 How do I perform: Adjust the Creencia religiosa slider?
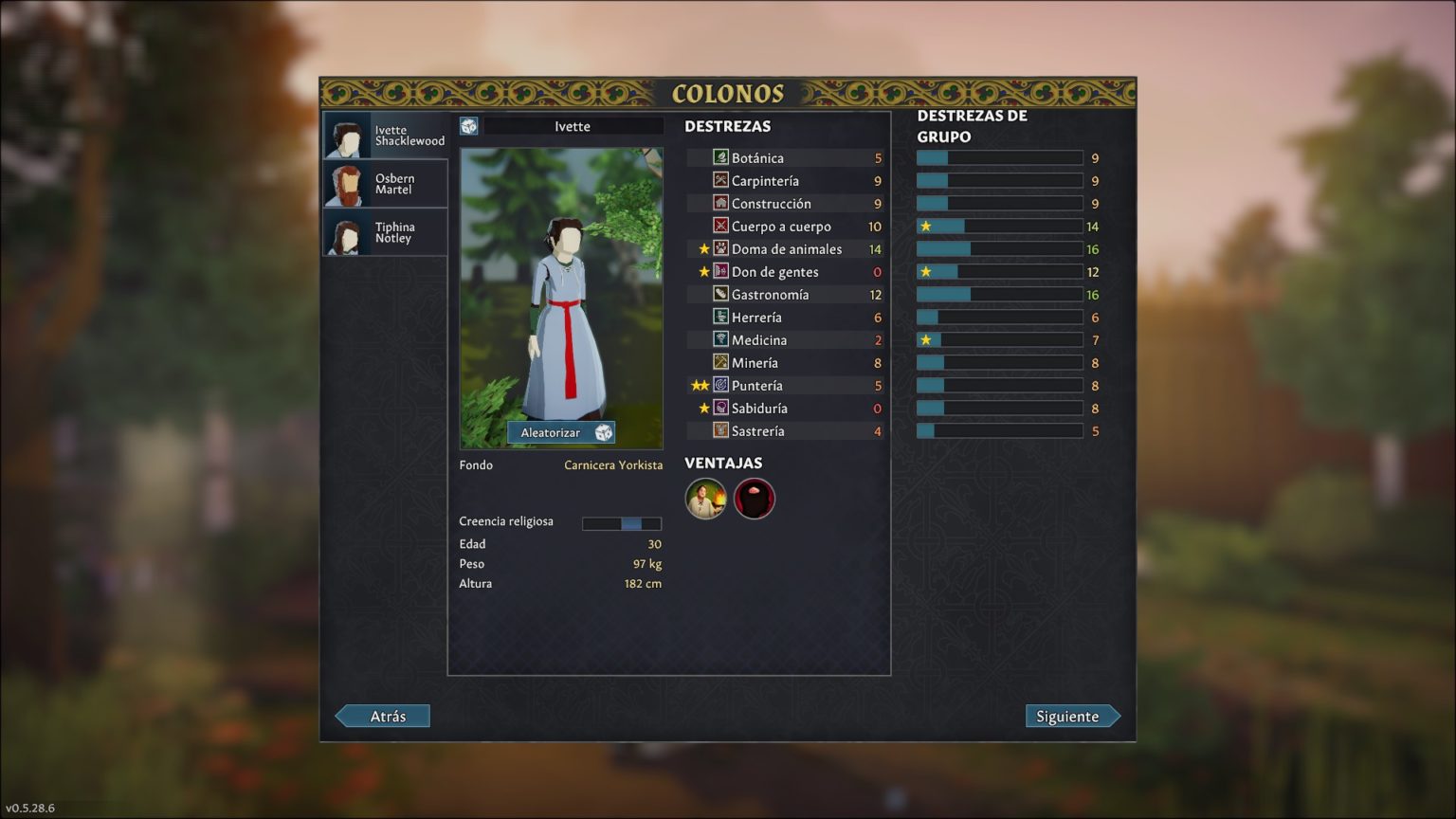tap(622, 522)
